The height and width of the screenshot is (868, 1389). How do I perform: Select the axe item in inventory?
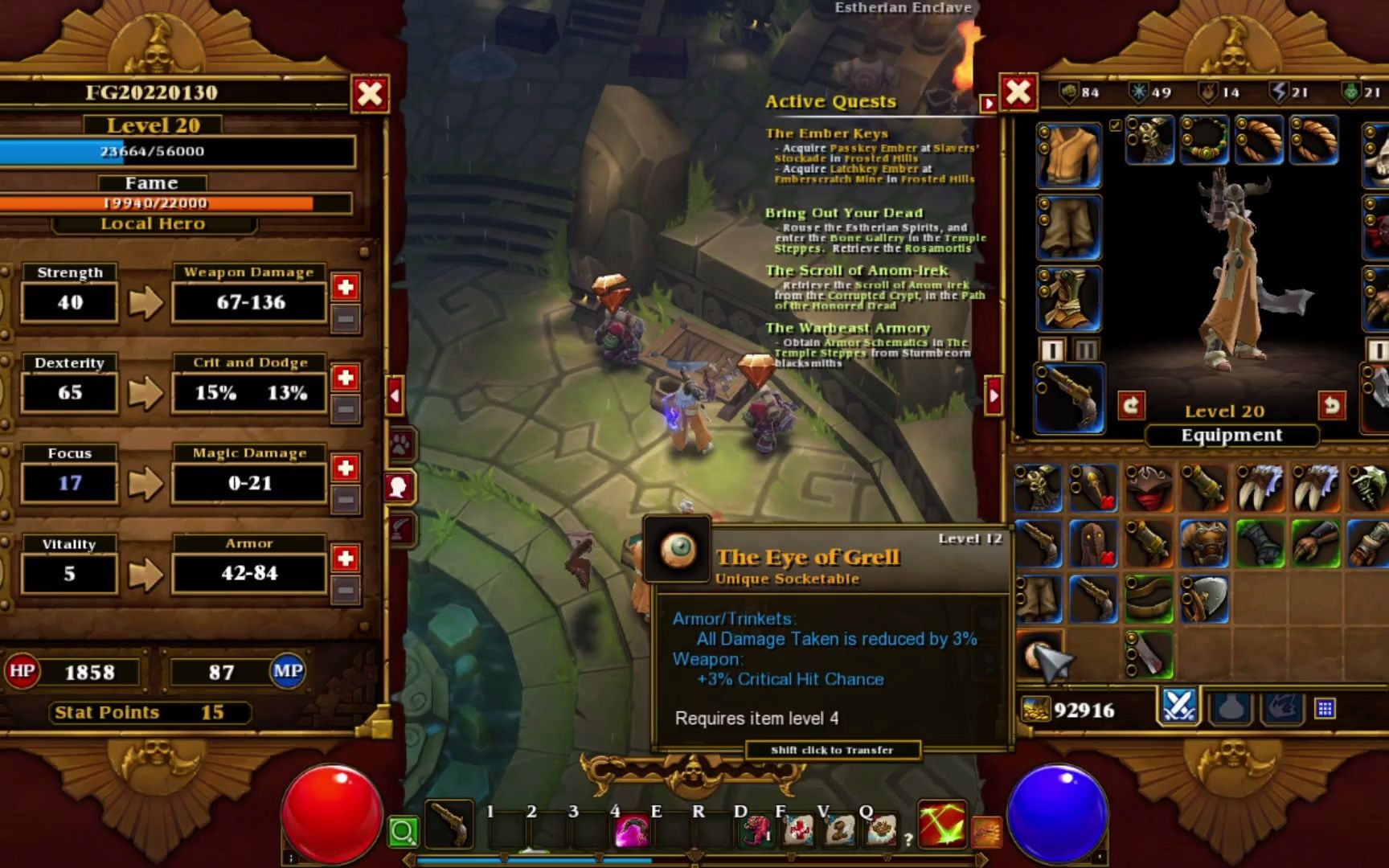tap(1203, 599)
